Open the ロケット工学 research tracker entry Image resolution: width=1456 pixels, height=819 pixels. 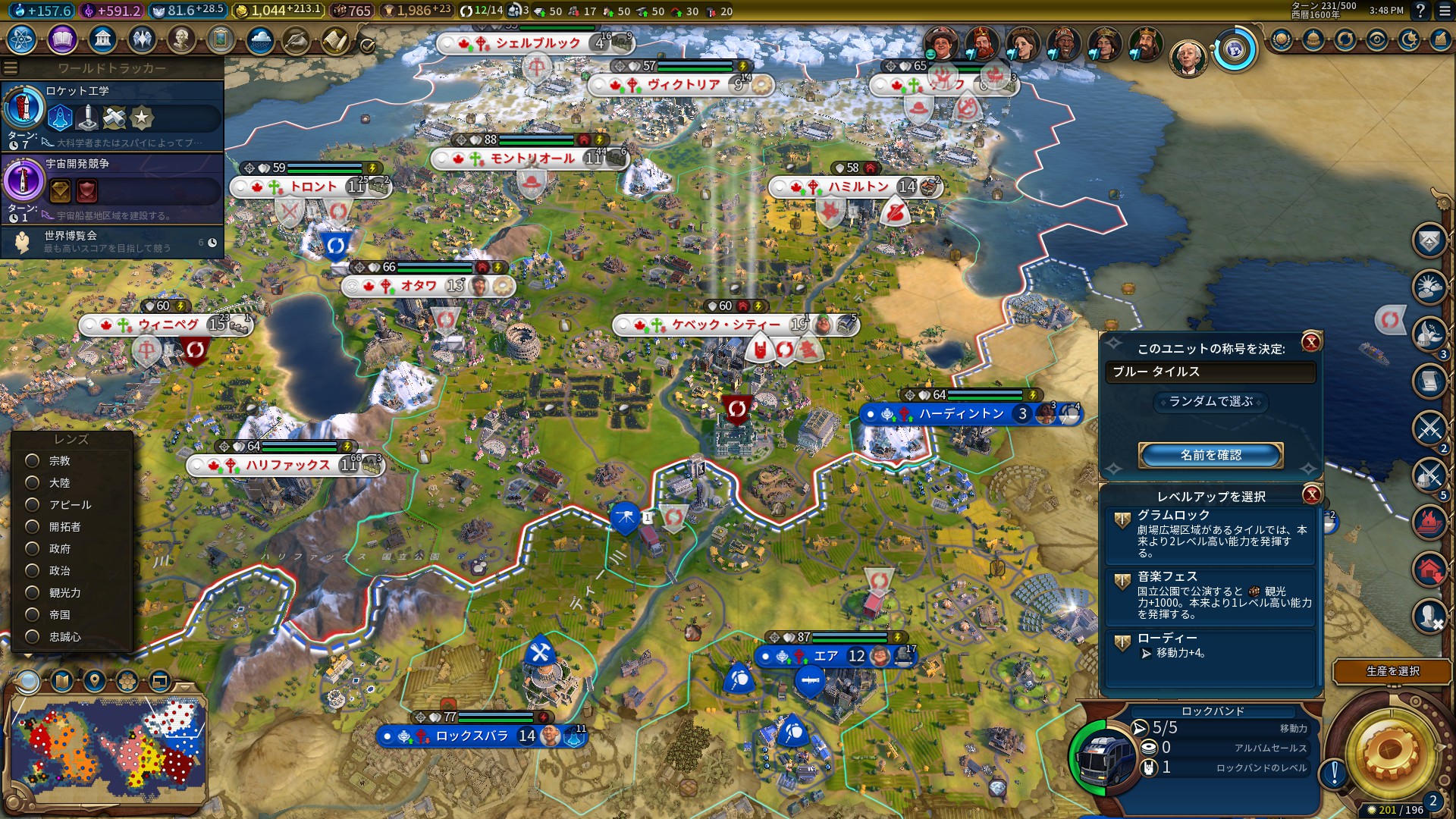(x=114, y=115)
